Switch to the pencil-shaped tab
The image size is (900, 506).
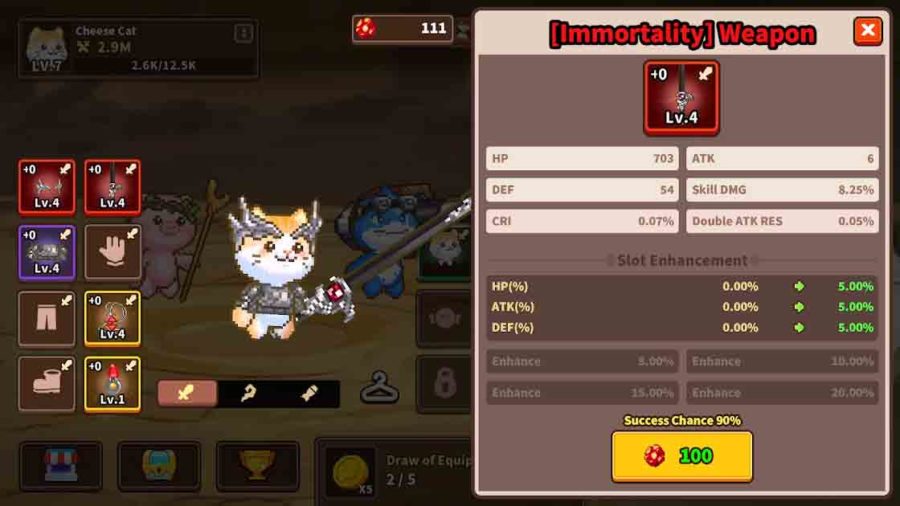click(x=309, y=393)
